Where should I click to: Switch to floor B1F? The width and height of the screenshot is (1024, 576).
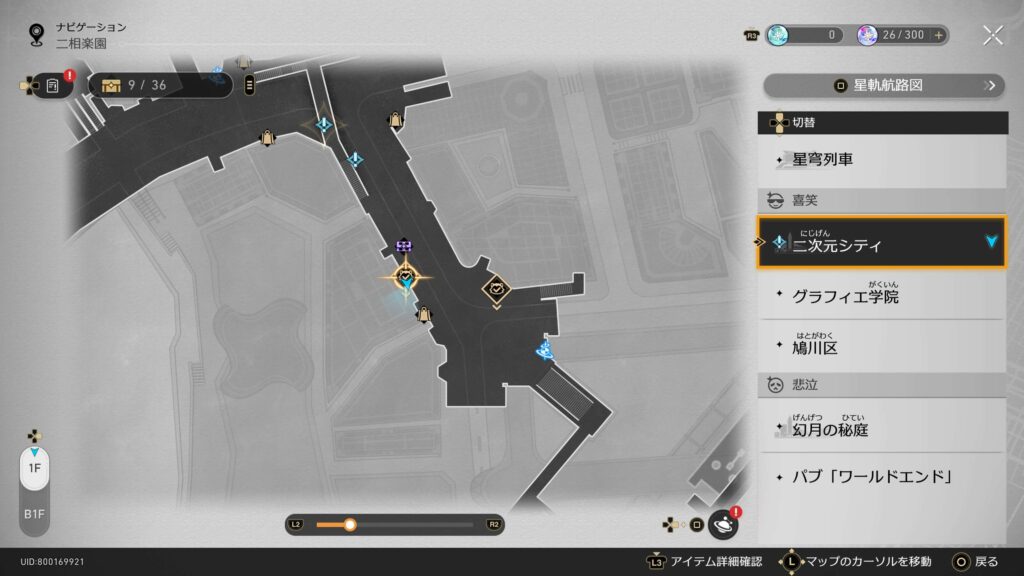coord(34,514)
